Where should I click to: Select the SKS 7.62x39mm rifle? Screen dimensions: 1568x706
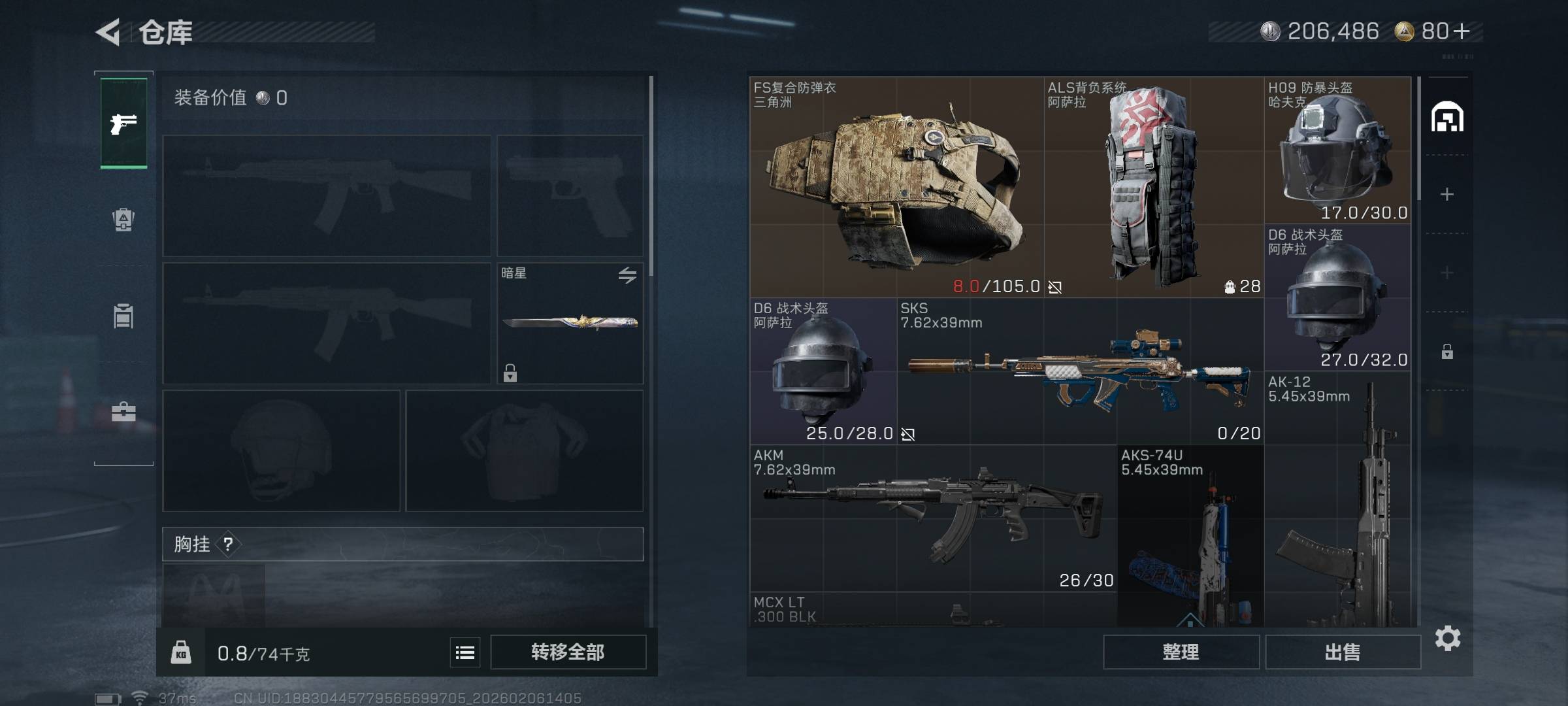pos(1080,371)
